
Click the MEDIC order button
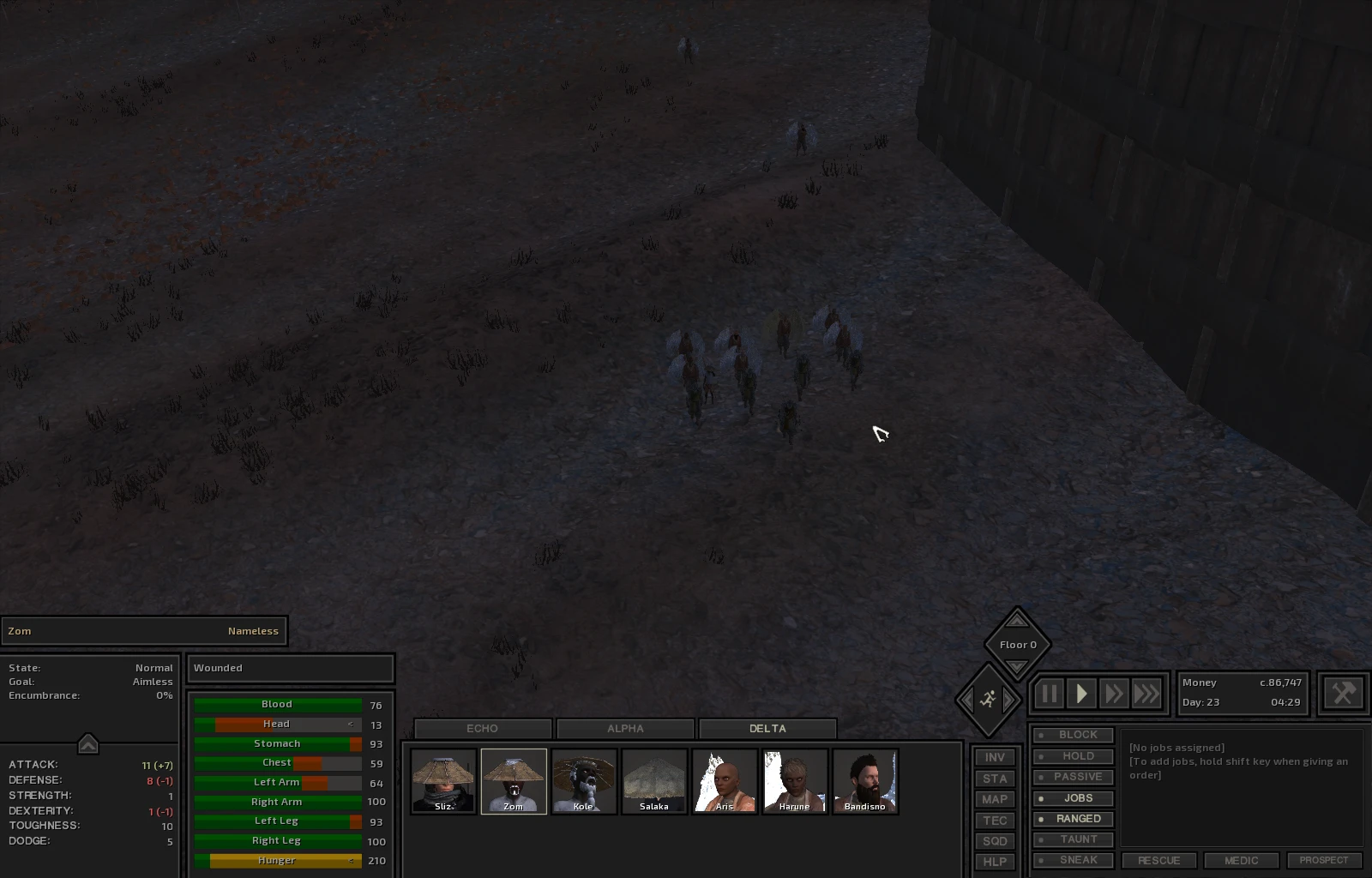point(1241,860)
